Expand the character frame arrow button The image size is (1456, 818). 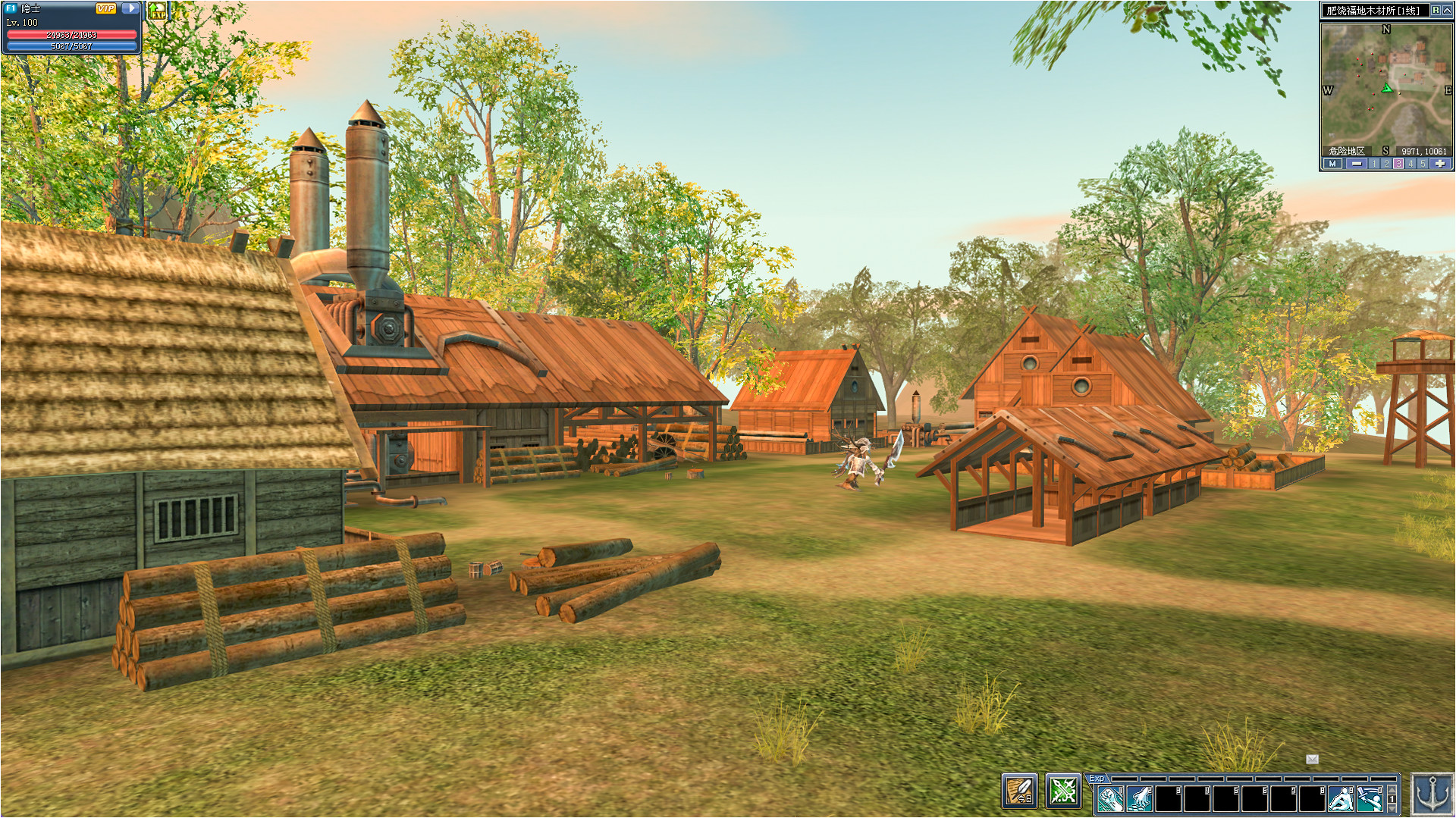[130, 8]
